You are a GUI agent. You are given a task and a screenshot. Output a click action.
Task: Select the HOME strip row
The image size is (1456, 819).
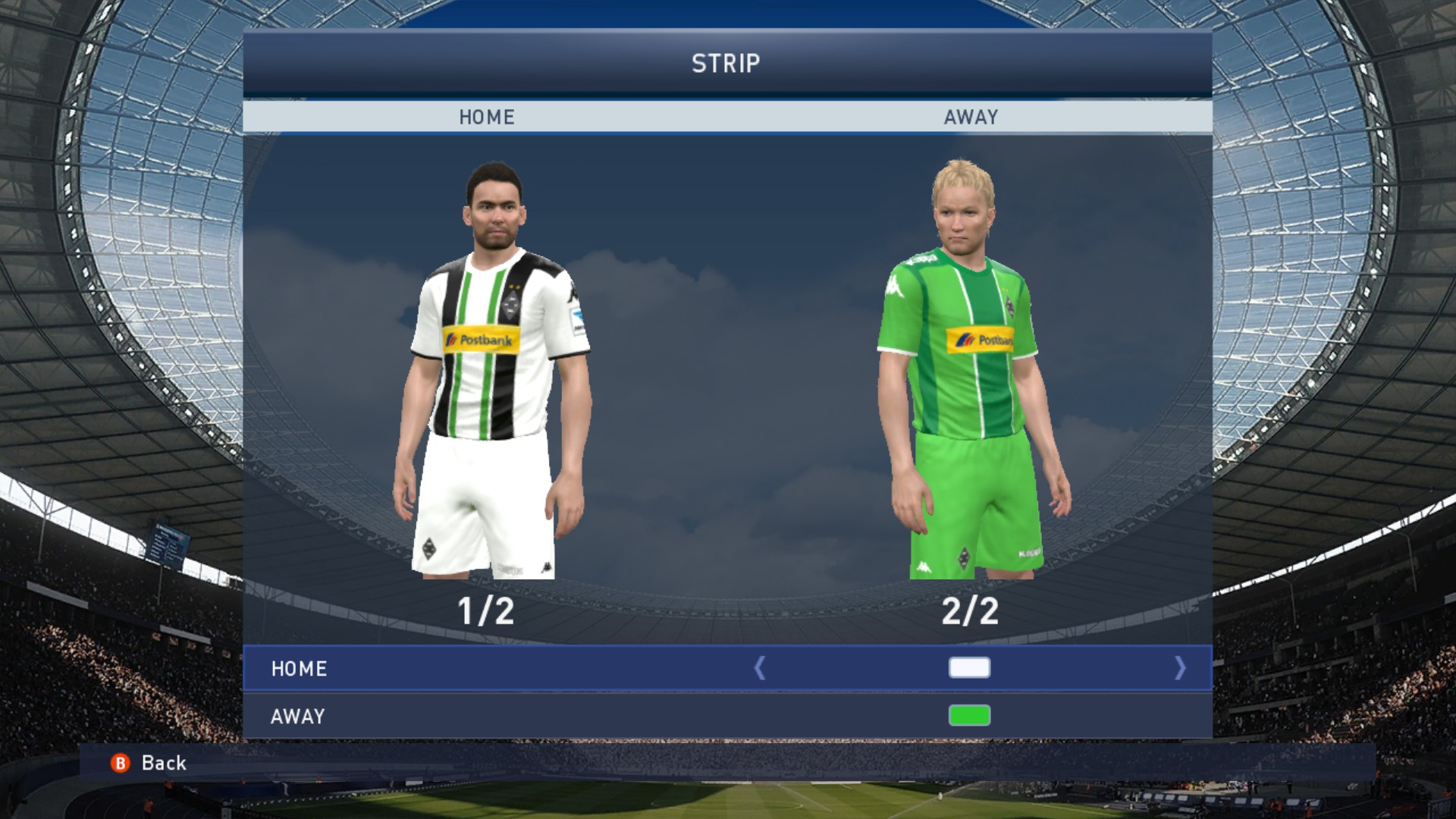(300, 668)
